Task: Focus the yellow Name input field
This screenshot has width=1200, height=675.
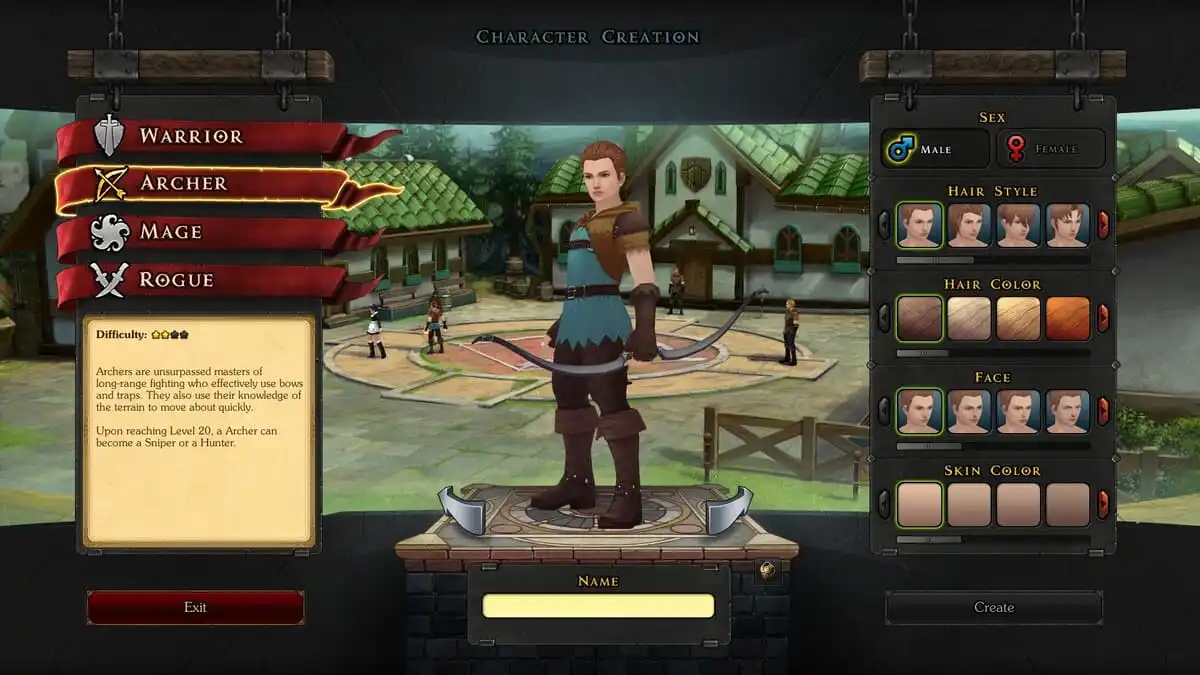Action: 598,606
